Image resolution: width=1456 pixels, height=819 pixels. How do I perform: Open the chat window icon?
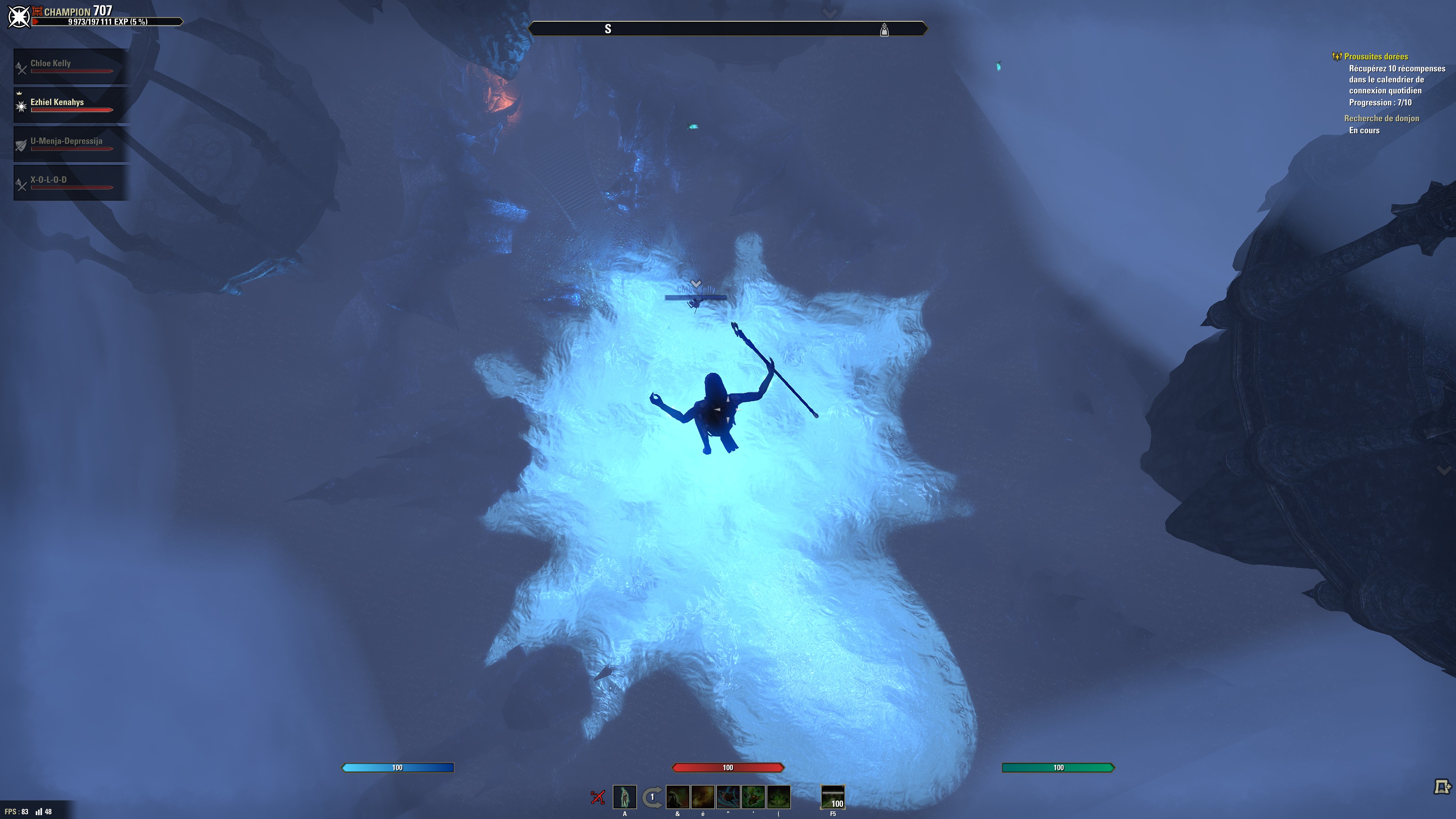coord(1442,786)
